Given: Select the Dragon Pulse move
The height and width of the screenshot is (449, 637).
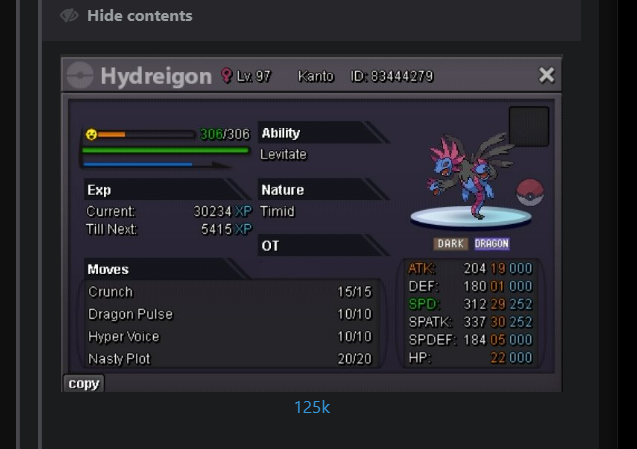Looking at the screenshot, I should [x=130, y=314].
